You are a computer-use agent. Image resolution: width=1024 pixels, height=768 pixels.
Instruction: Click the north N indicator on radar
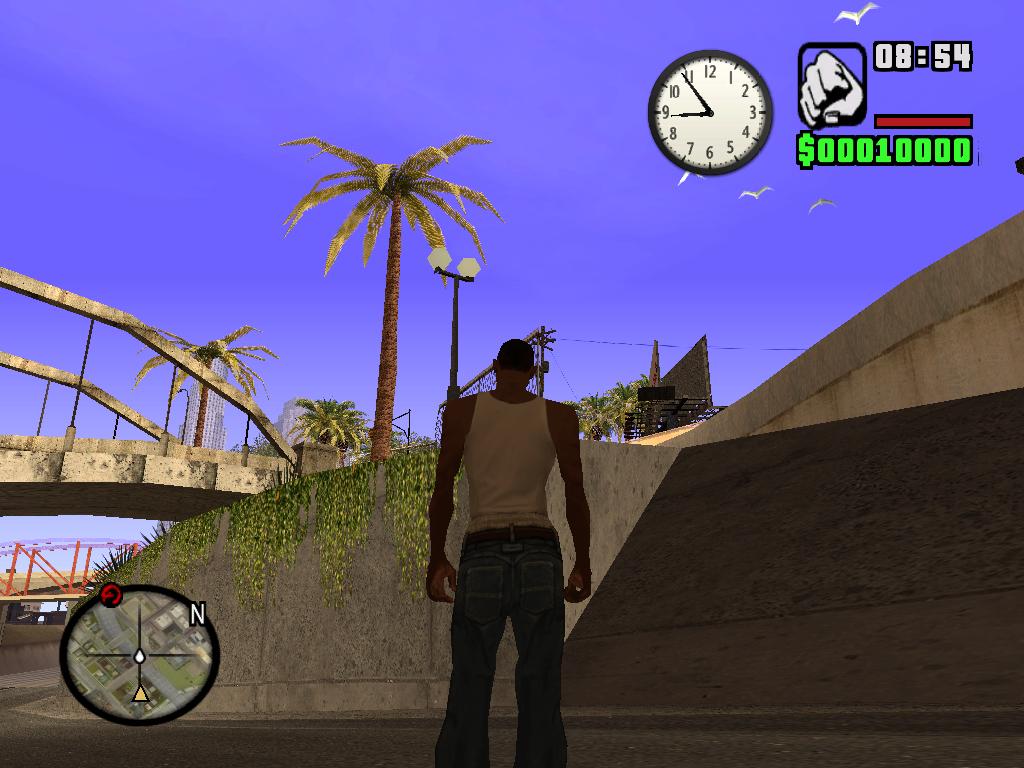click(197, 614)
